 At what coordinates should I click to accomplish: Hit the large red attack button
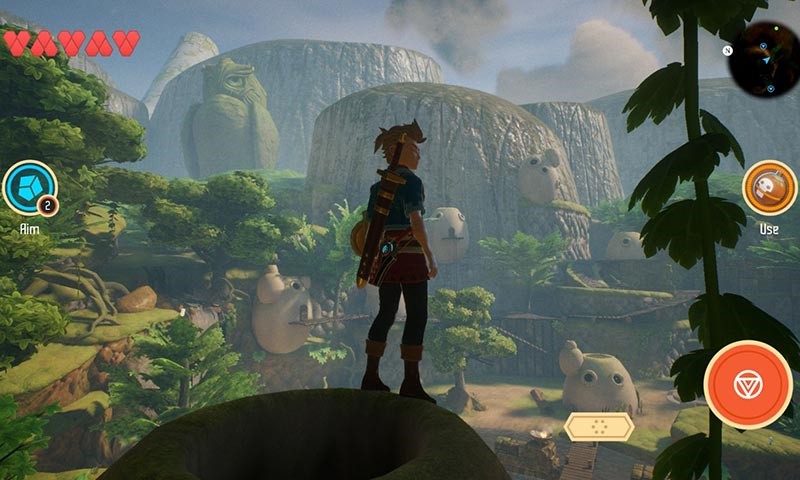point(748,385)
